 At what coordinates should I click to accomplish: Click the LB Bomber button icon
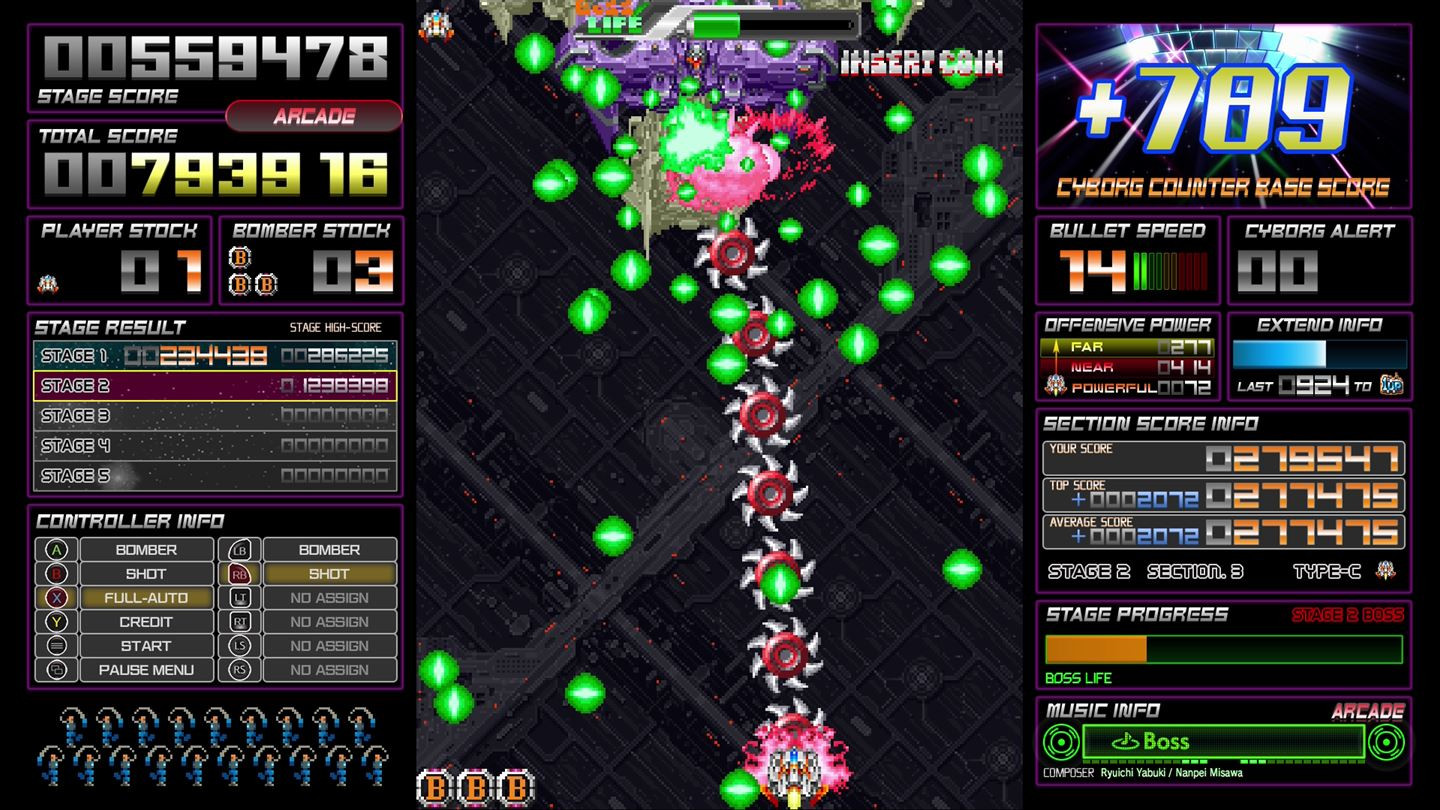pyautogui.click(x=240, y=549)
